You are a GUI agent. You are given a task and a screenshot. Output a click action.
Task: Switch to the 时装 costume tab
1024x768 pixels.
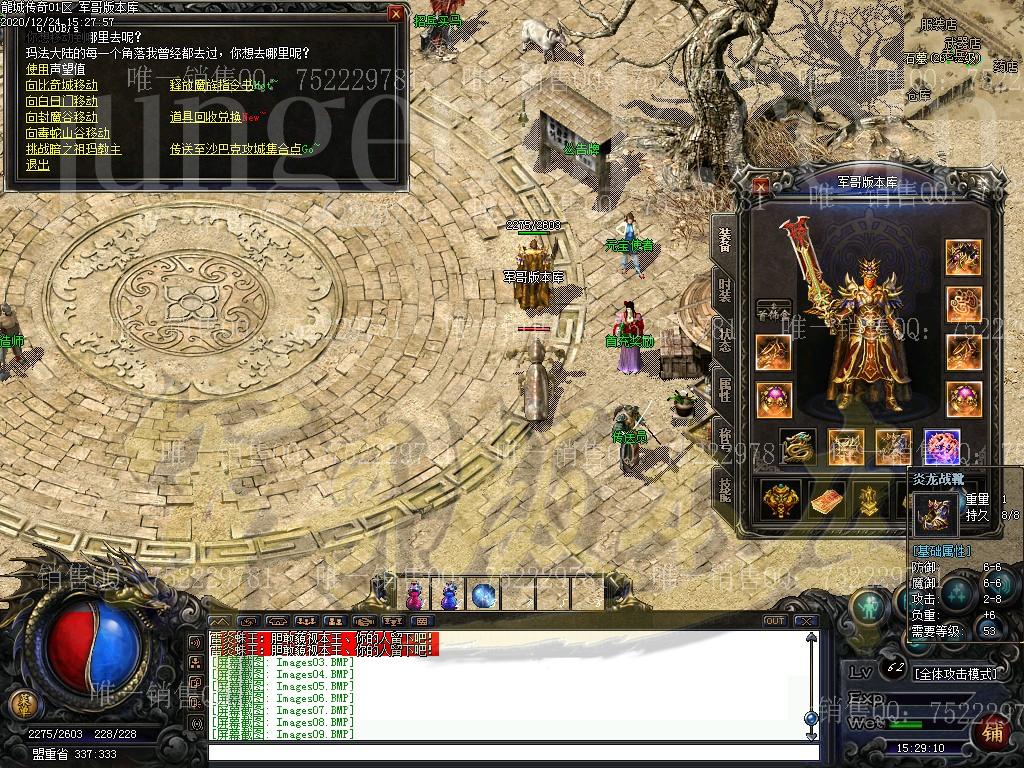tap(724, 289)
